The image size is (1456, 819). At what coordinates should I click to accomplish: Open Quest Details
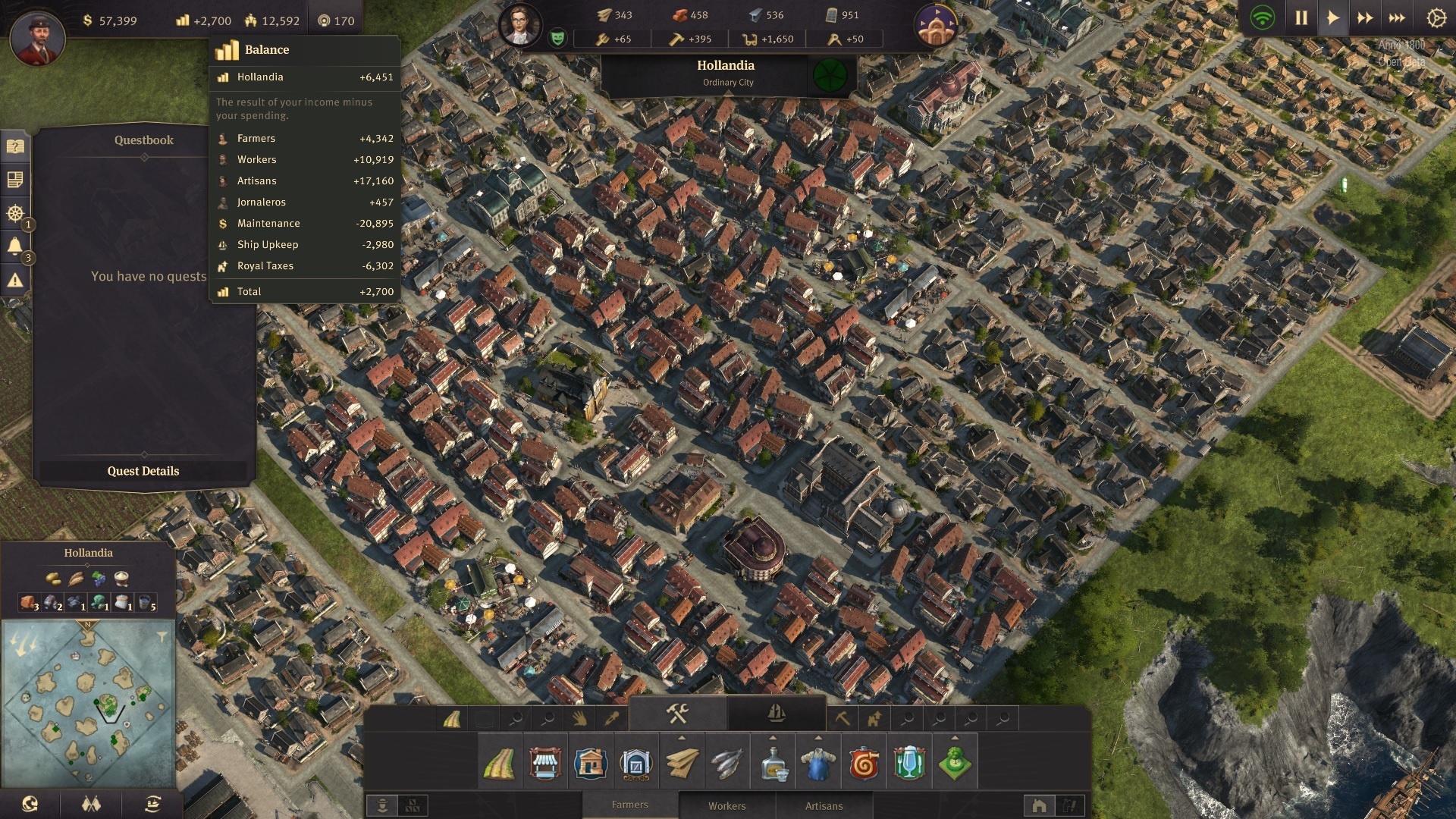coord(143,471)
